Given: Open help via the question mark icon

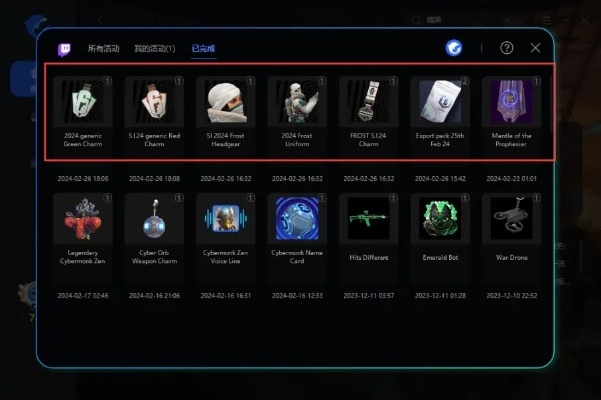Looking at the screenshot, I should pyautogui.click(x=507, y=47).
